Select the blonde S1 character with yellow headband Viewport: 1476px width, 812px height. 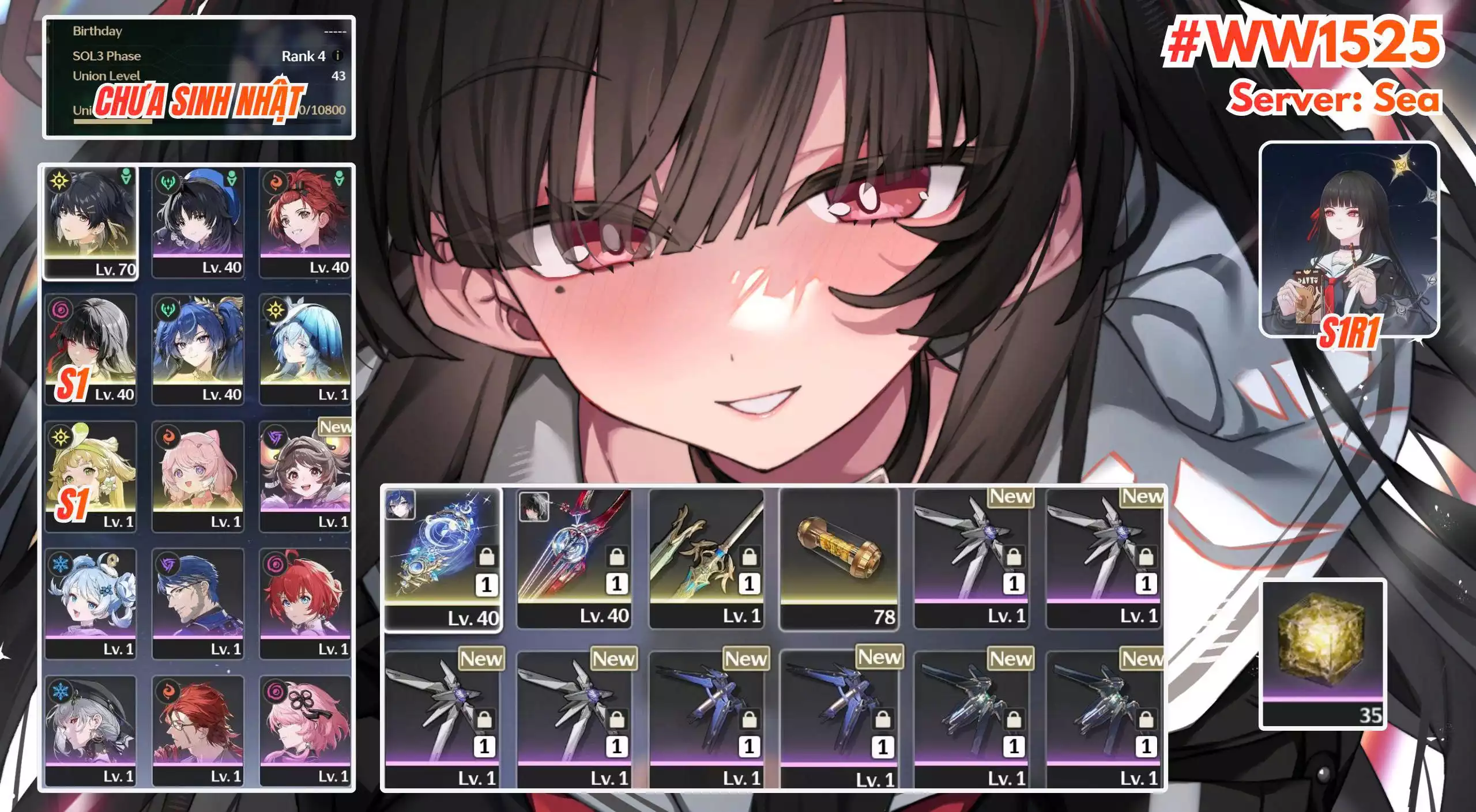pos(91,477)
